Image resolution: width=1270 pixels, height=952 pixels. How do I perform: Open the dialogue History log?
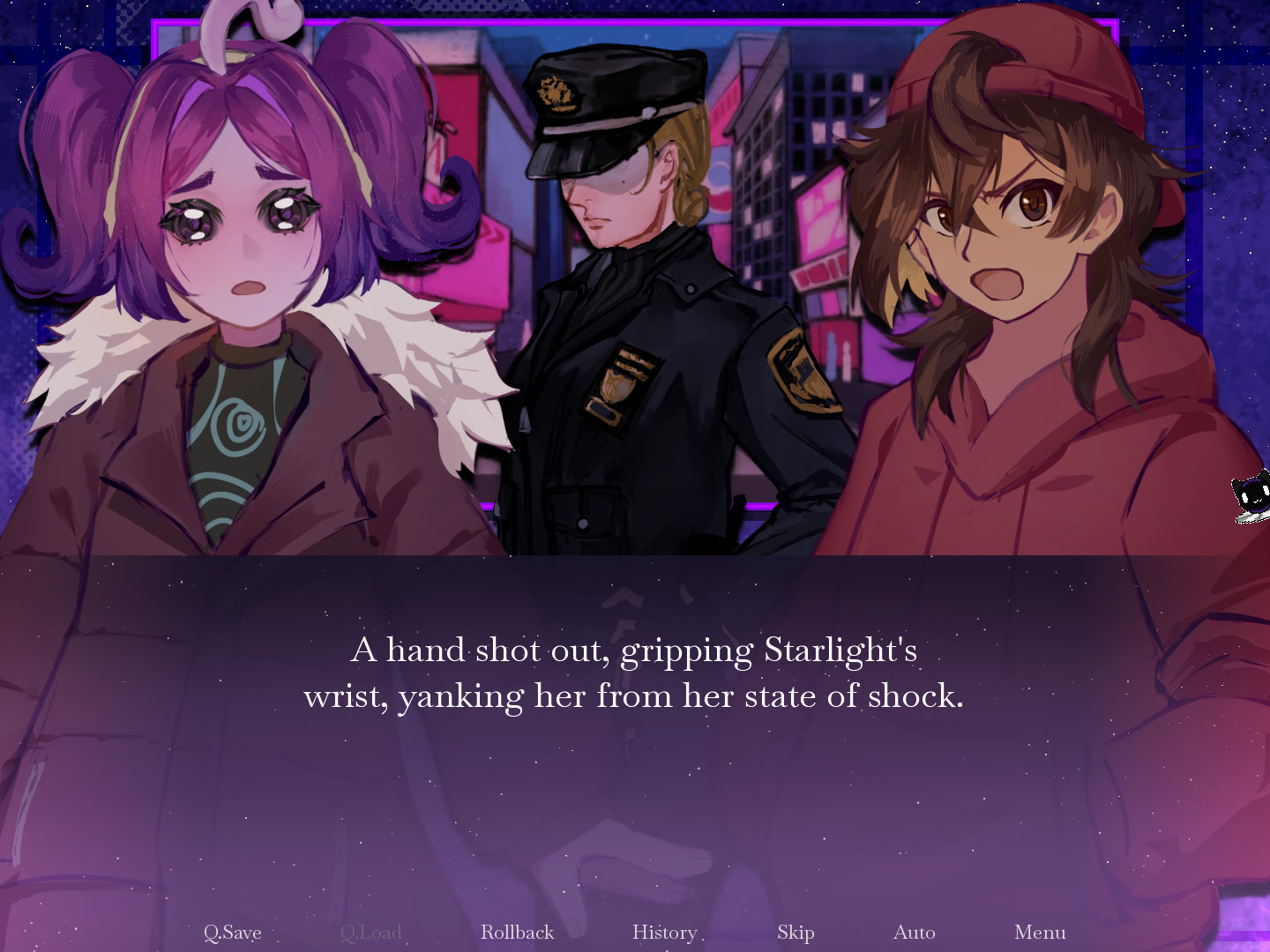pos(664,932)
